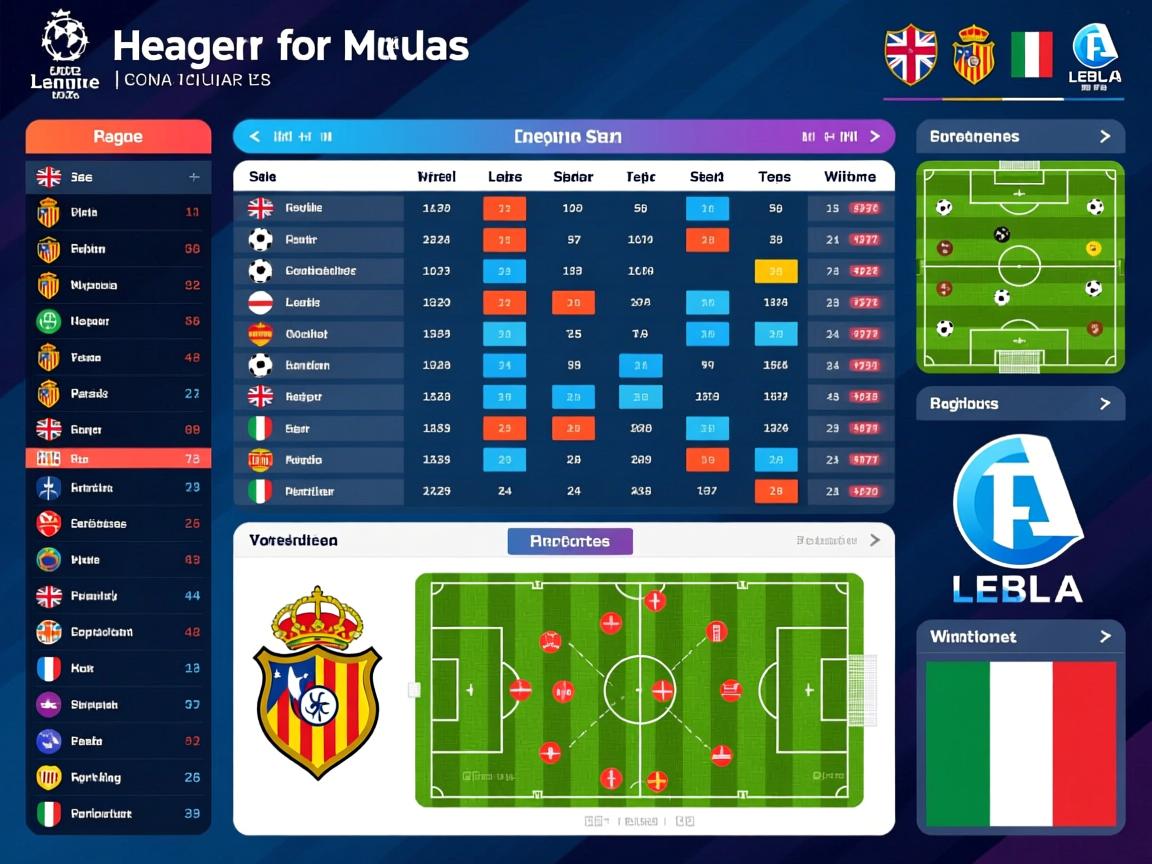The image size is (1152, 864).
Task: Switch to the Rnooartes tab
Action: click(x=570, y=541)
